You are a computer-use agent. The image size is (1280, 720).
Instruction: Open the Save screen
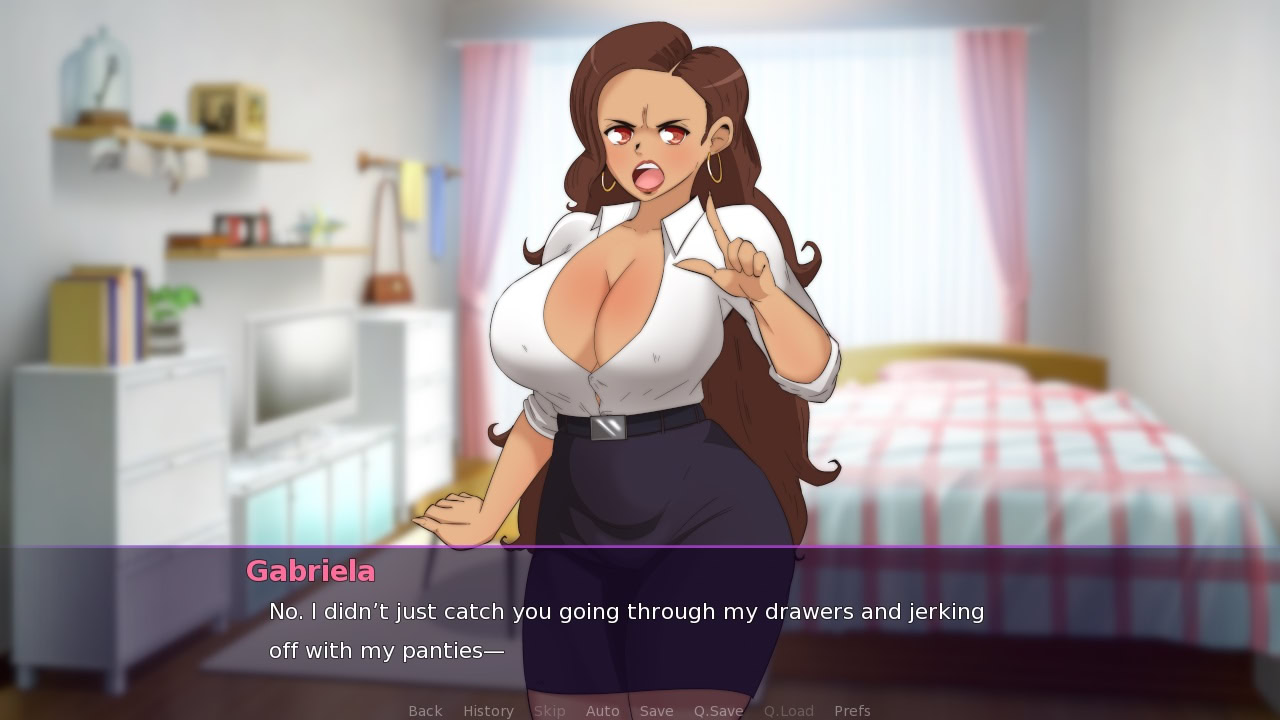(656, 710)
